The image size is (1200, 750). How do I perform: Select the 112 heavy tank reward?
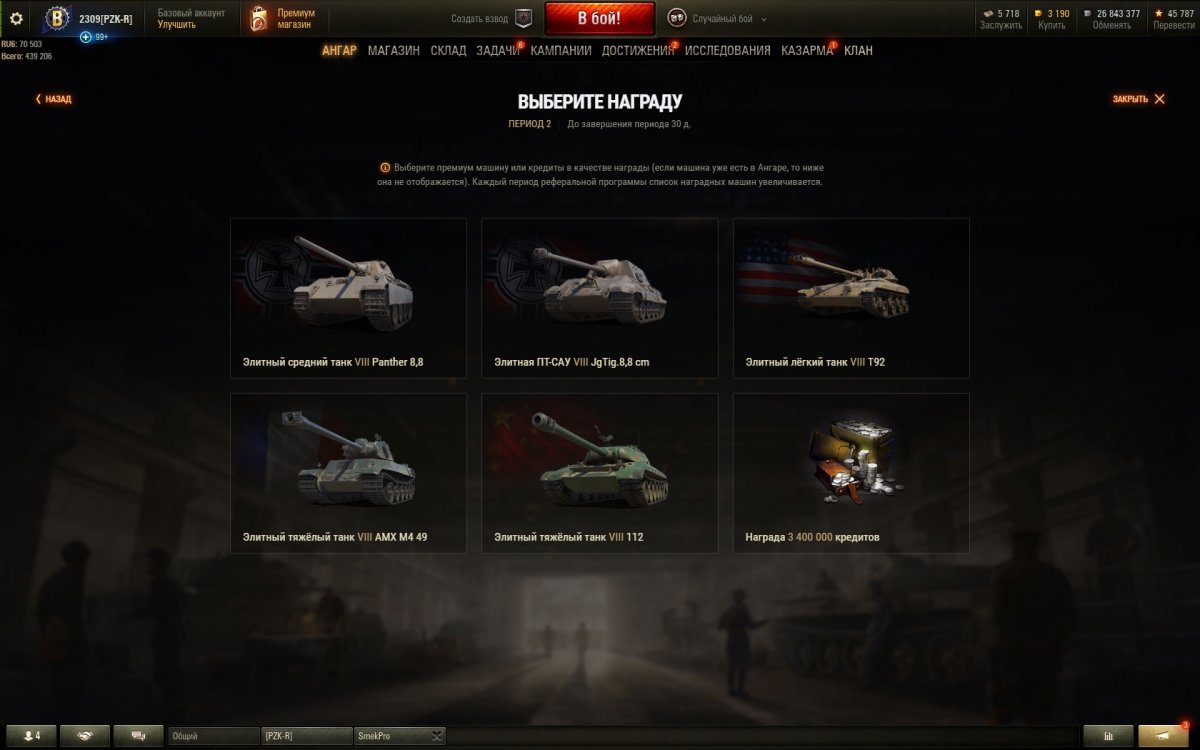pos(599,473)
